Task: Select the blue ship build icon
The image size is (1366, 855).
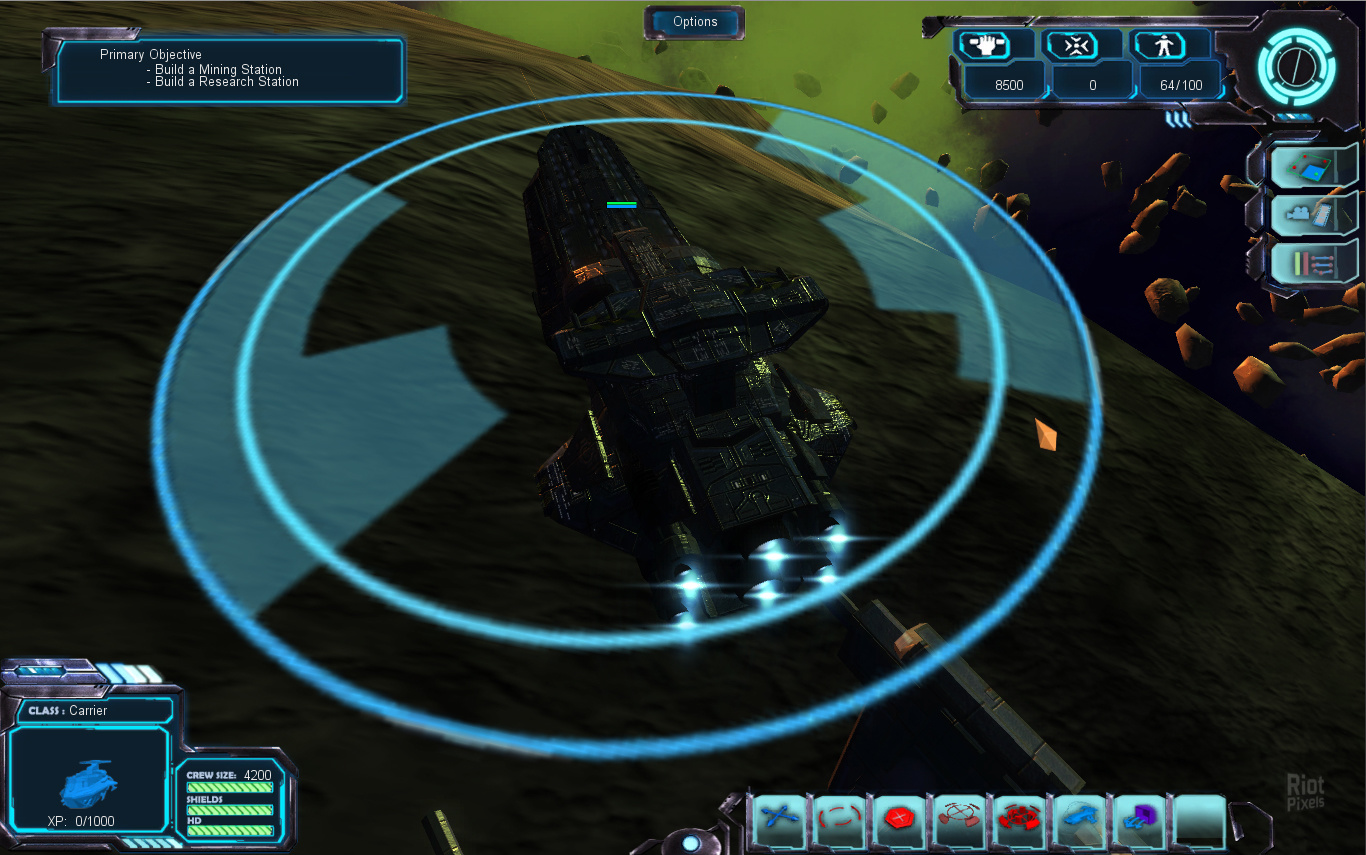Action: click(1078, 819)
